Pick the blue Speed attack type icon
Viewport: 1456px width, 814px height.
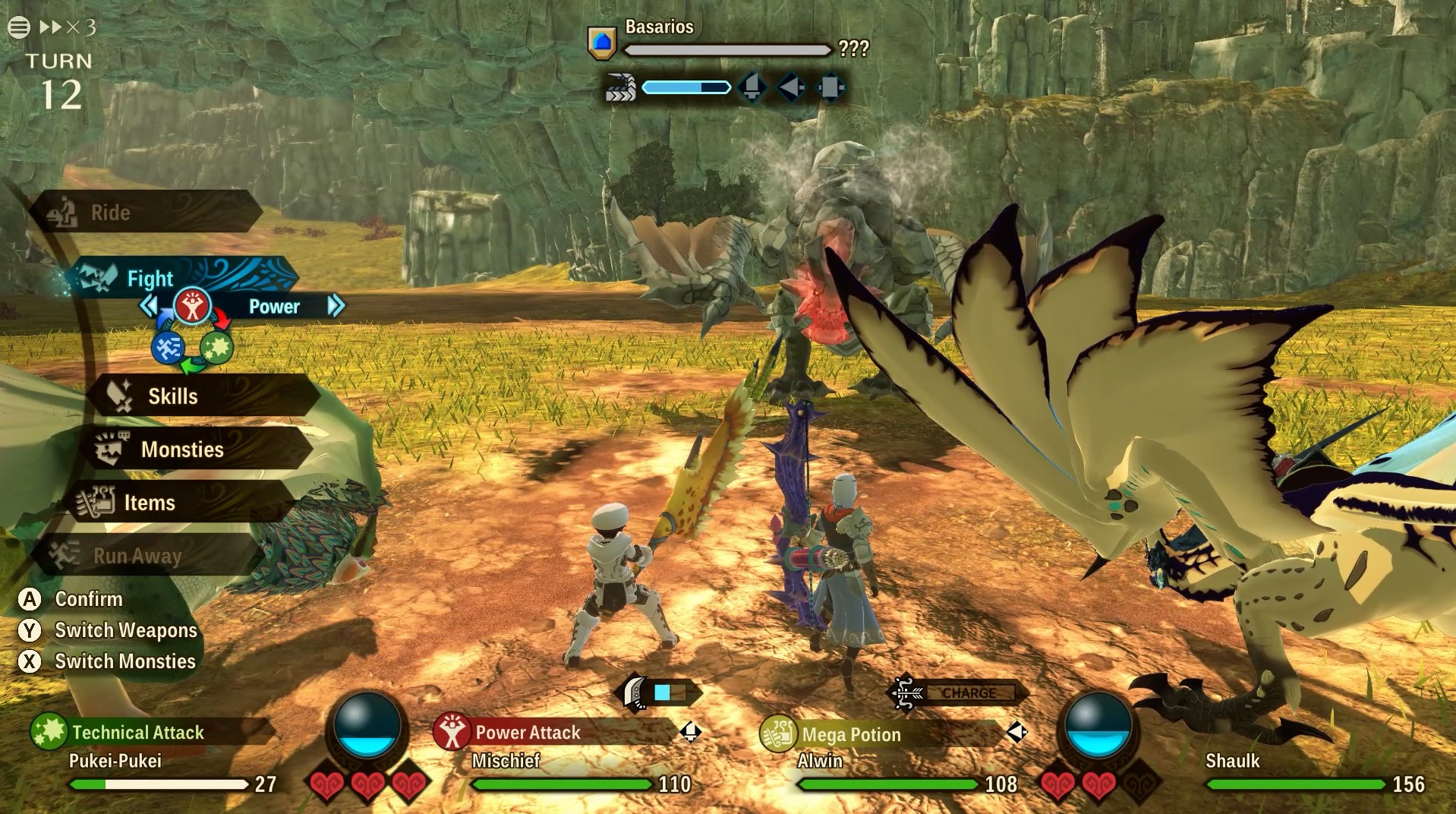[x=167, y=349]
